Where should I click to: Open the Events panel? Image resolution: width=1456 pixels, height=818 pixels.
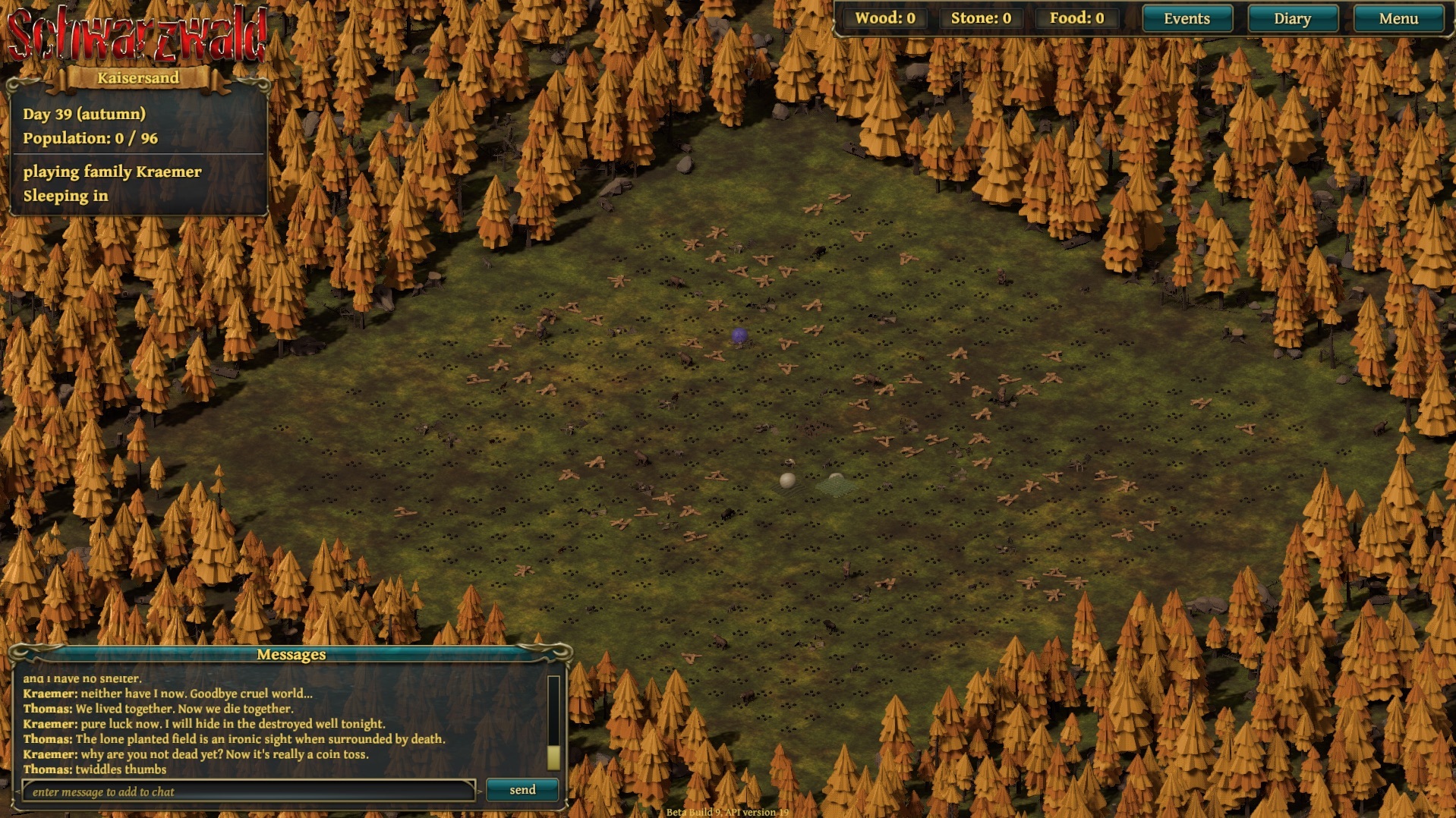pyautogui.click(x=1187, y=18)
